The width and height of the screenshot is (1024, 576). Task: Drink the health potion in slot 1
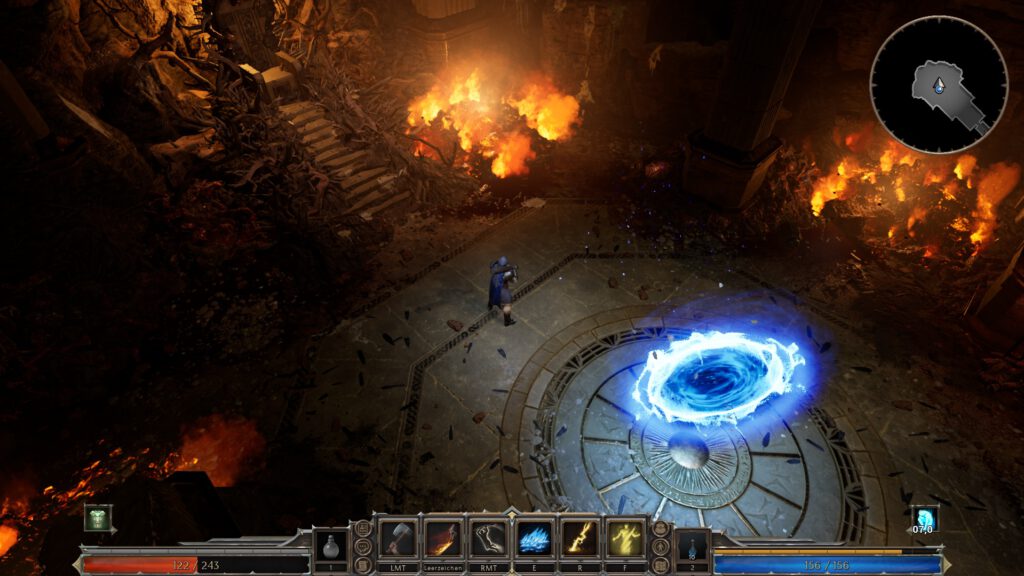(331, 546)
